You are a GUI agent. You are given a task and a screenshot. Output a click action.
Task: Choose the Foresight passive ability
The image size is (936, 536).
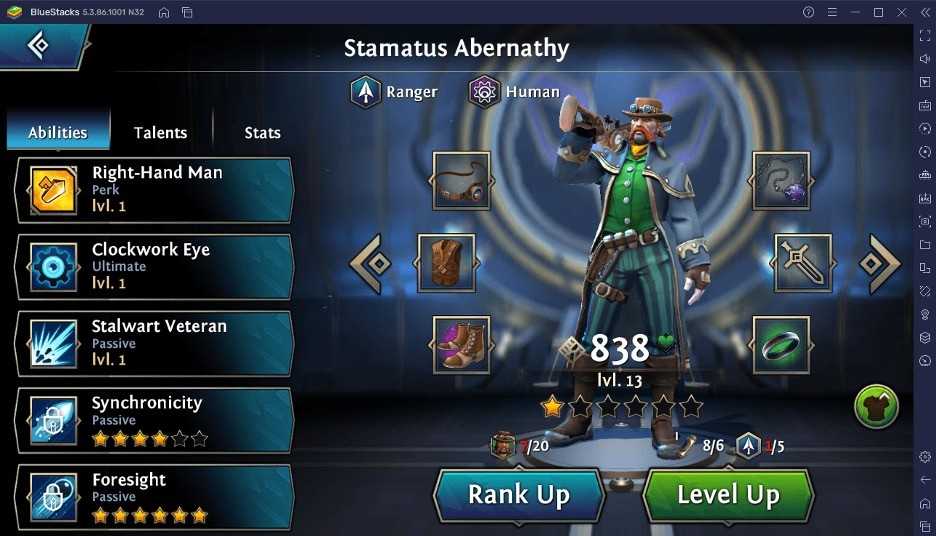pos(155,497)
